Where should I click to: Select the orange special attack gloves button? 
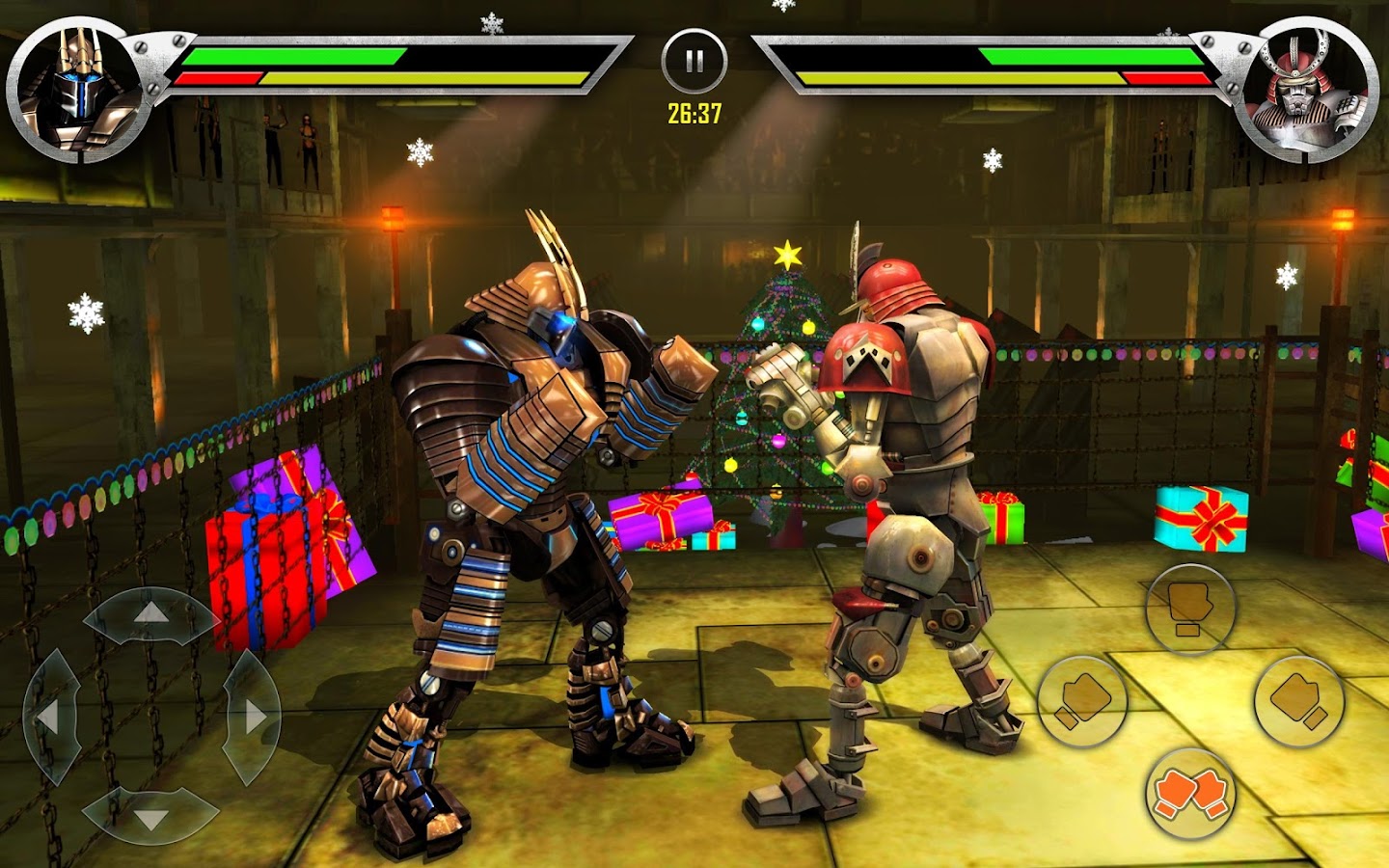[x=1191, y=793]
